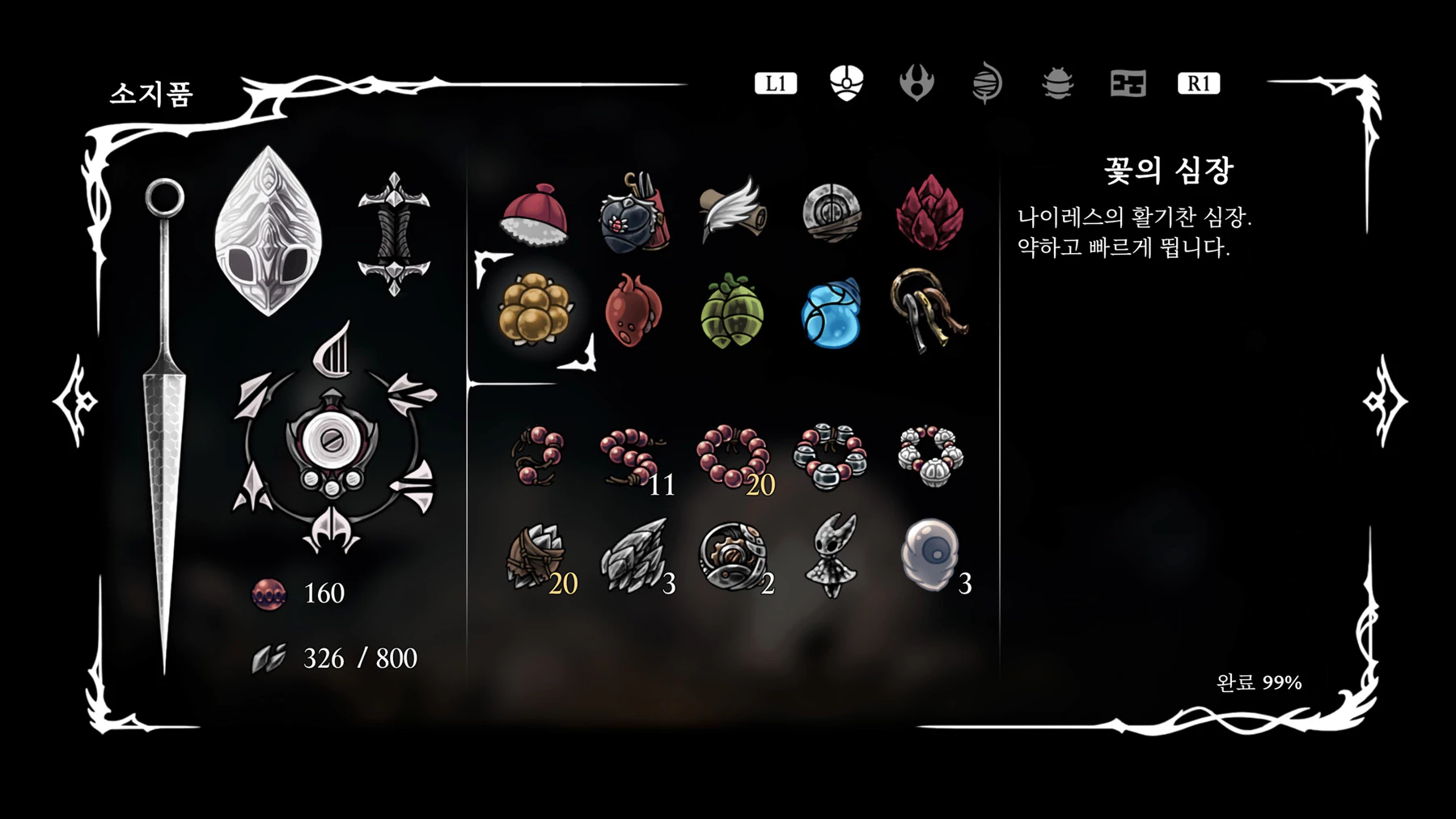Pick the red heart item
Image resolution: width=1456 pixels, height=819 pixels.
coord(633,310)
